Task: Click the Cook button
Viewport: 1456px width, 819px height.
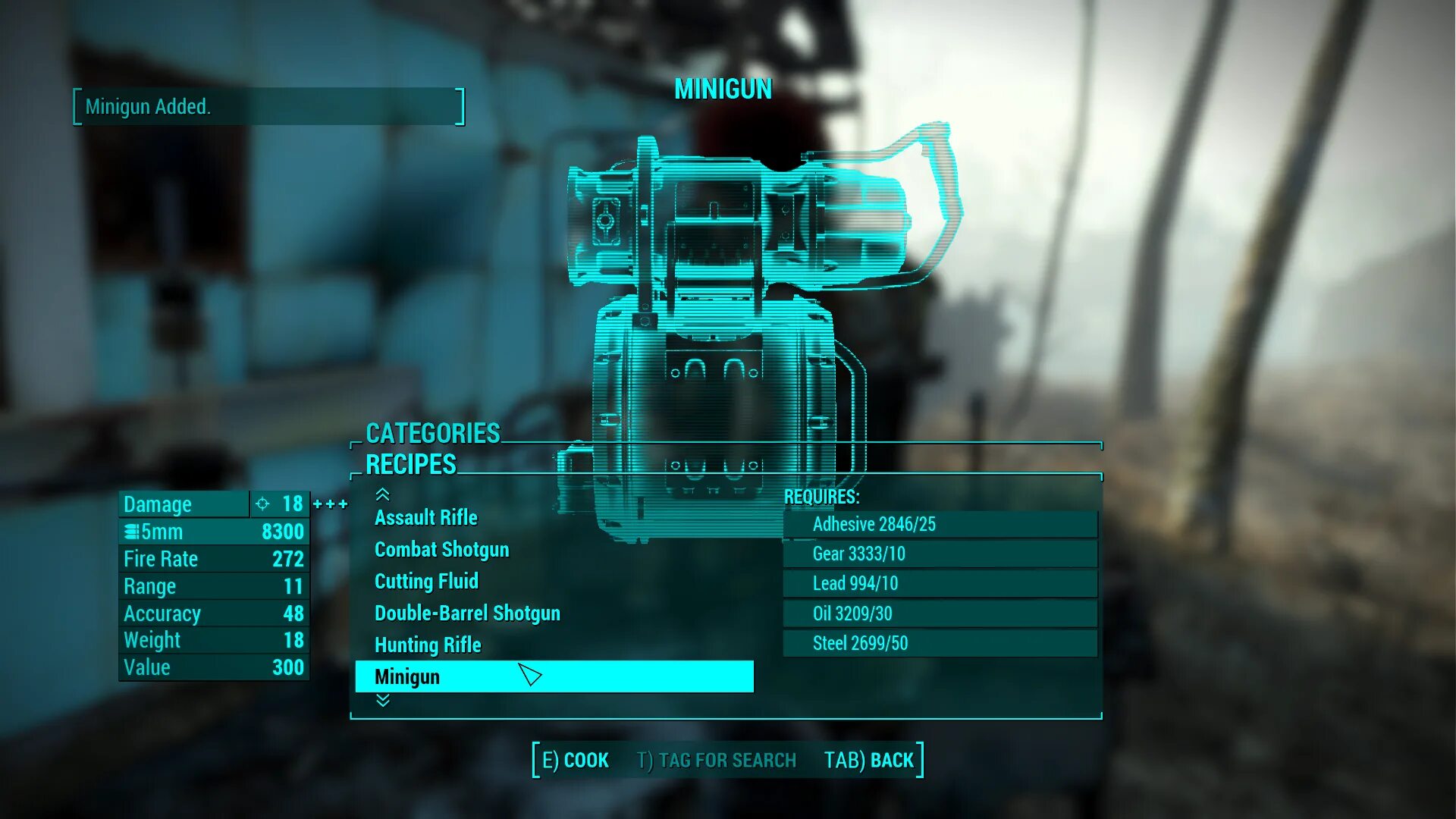Action: (576, 760)
